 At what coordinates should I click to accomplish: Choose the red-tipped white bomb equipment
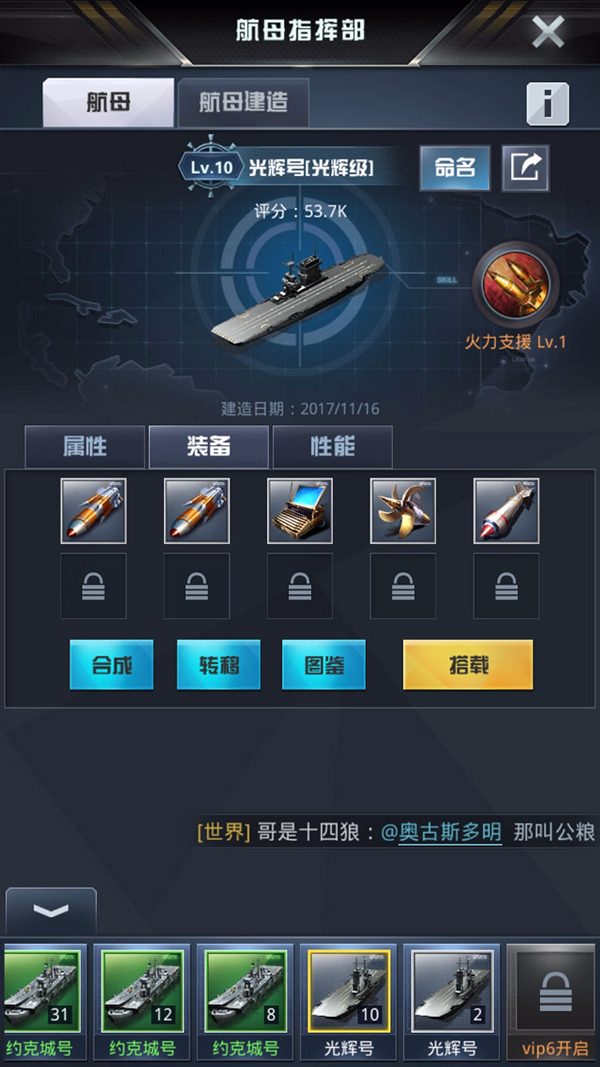click(x=506, y=511)
